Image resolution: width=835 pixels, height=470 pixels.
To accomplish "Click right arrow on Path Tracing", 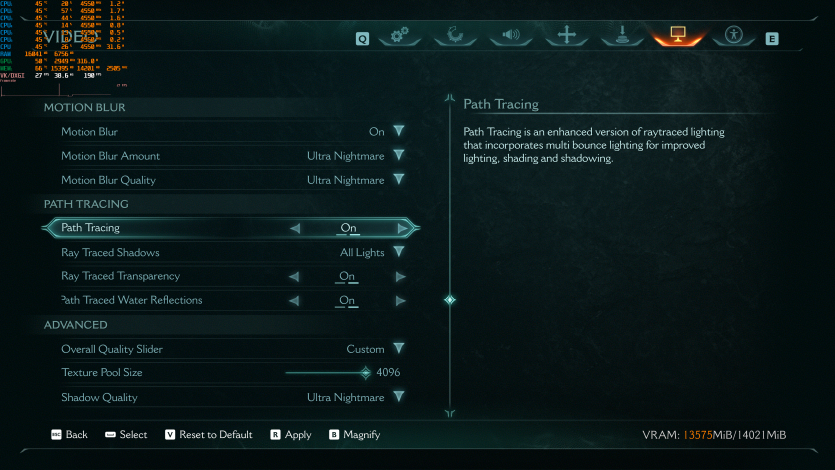I will [x=401, y=228].
